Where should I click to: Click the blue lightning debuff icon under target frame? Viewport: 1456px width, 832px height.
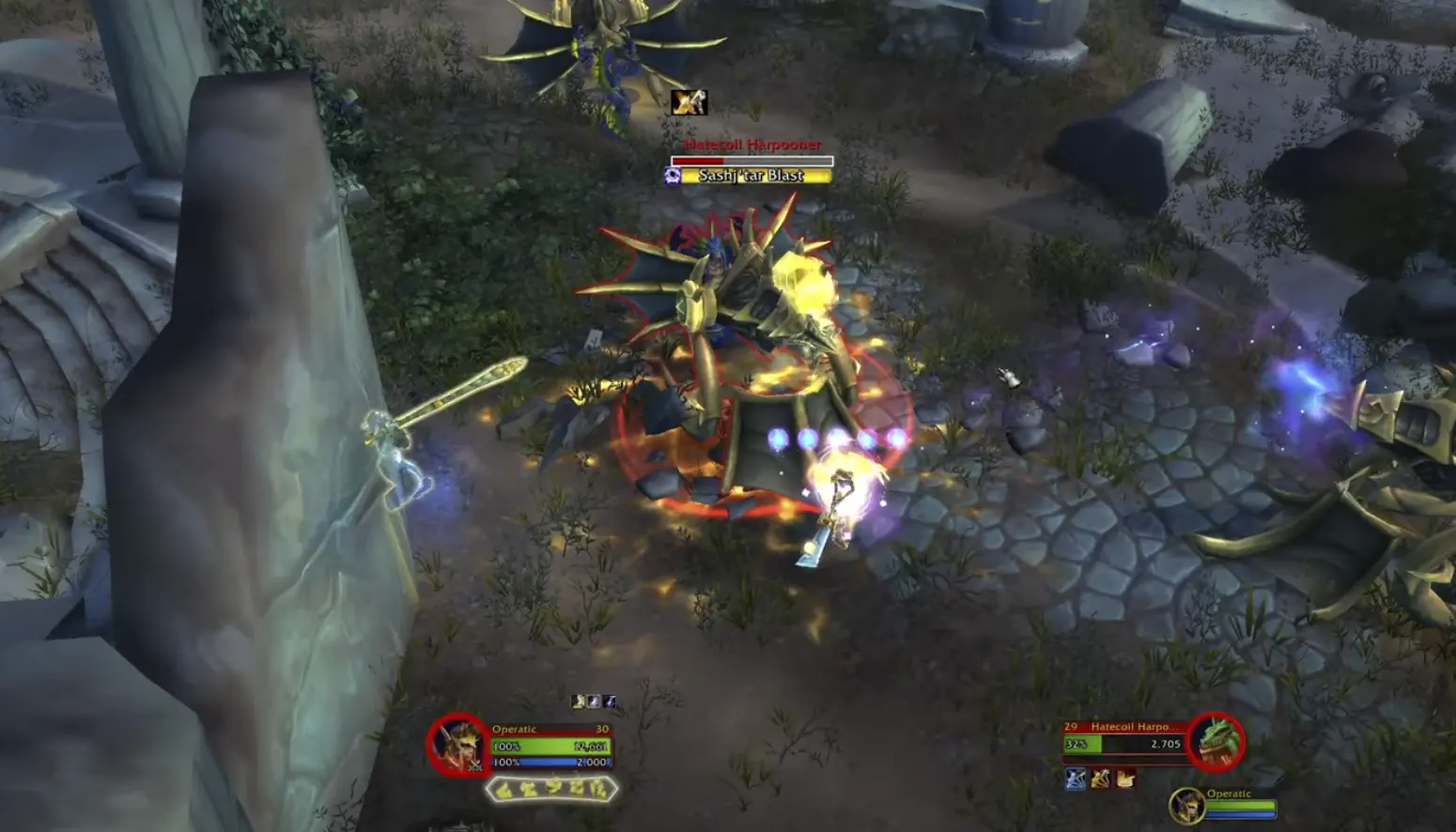point(1076,778)
